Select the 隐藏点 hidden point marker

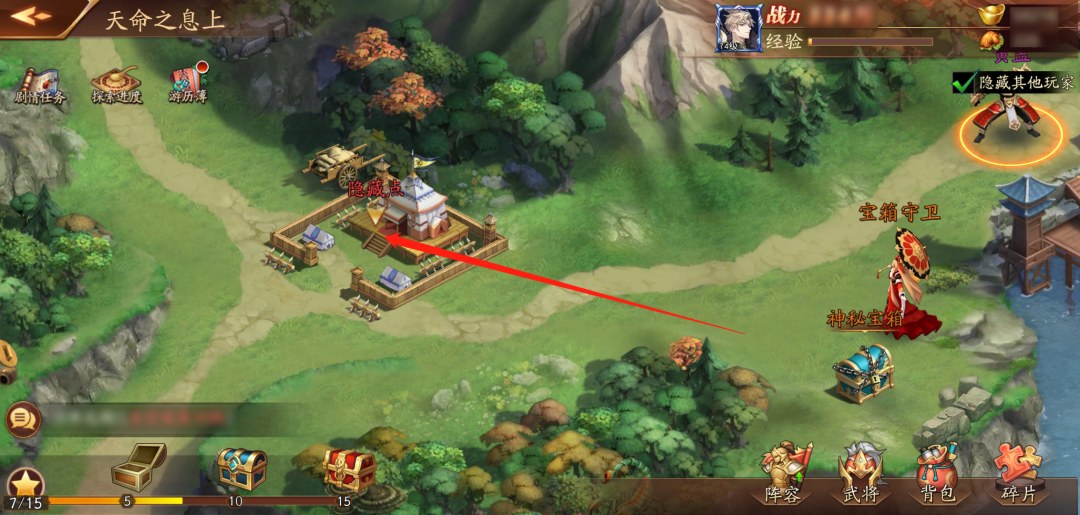[x=375, y=211]
